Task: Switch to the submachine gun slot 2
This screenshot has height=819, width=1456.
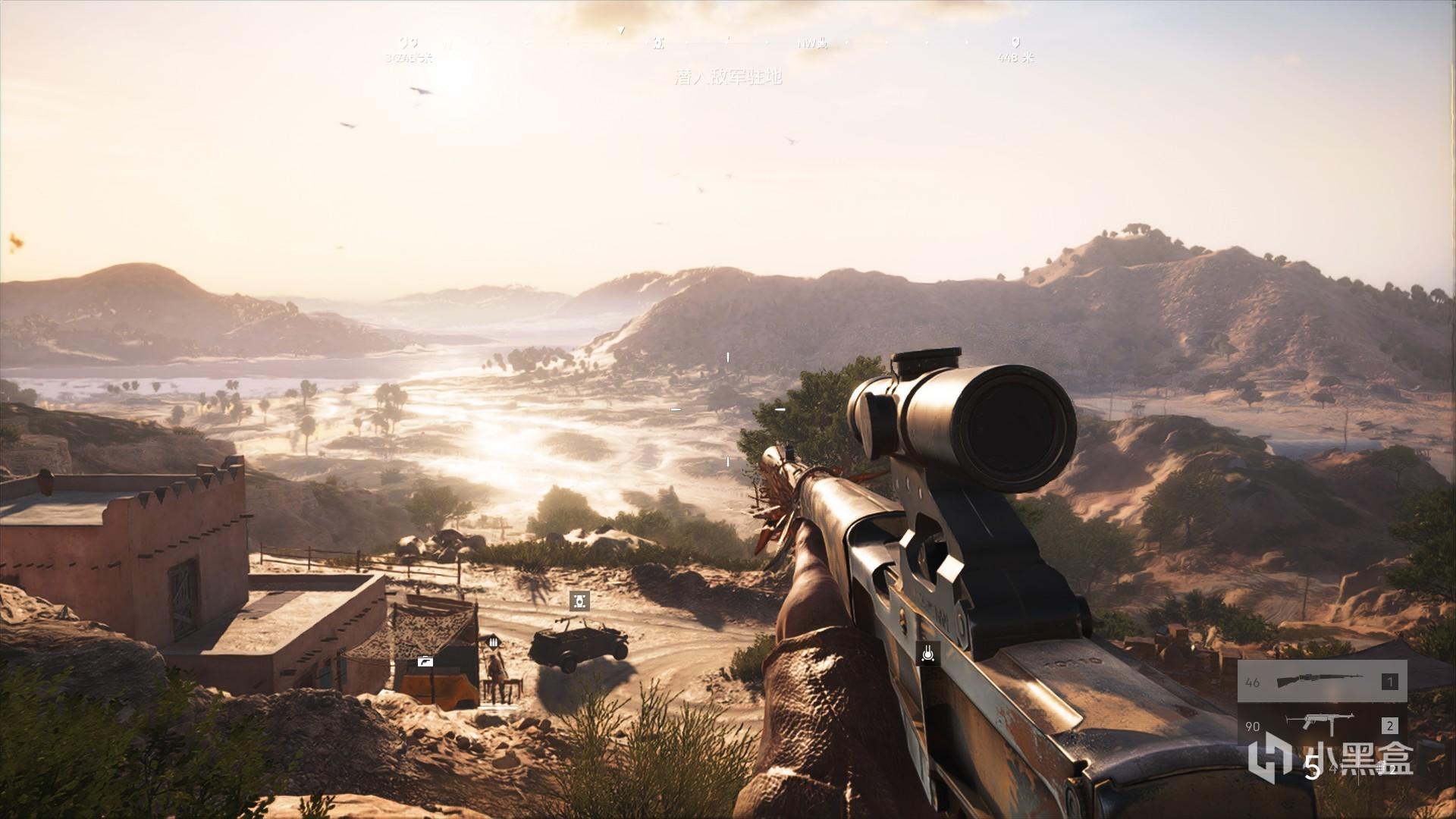Action: [x=1322, y=725]
